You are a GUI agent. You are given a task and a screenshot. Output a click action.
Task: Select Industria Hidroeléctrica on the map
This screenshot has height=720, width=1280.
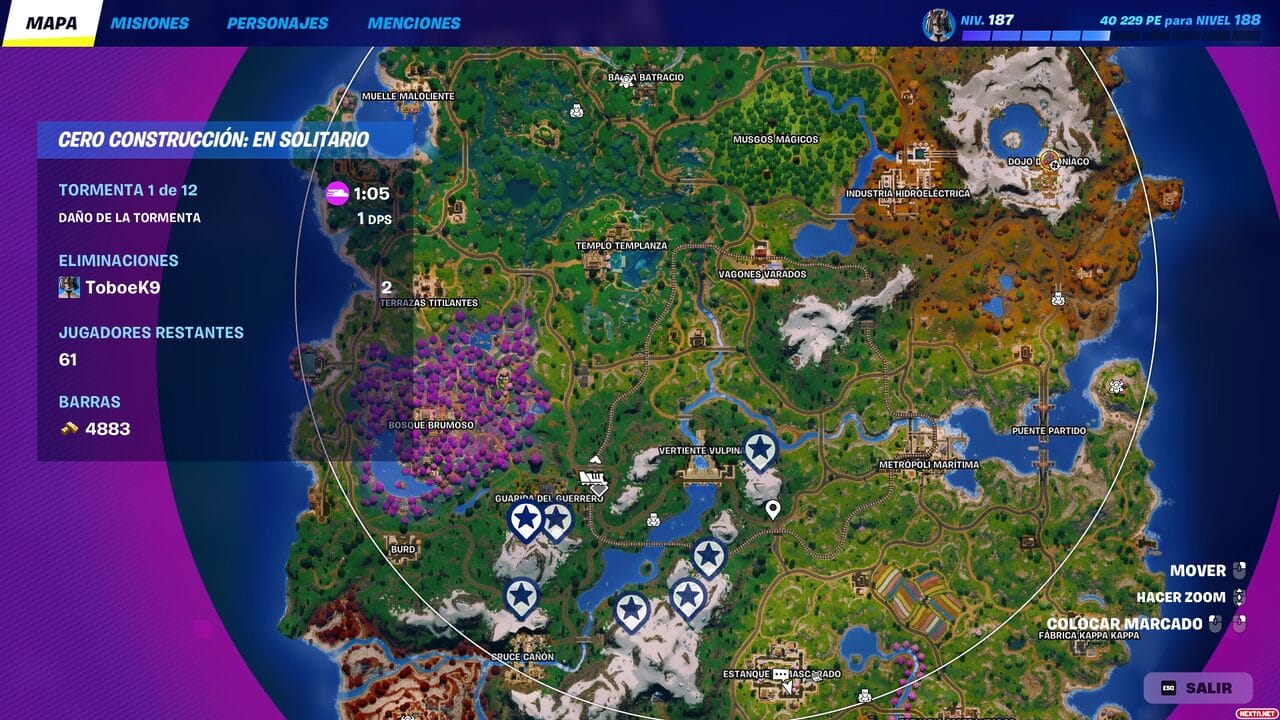click(907, 193)
